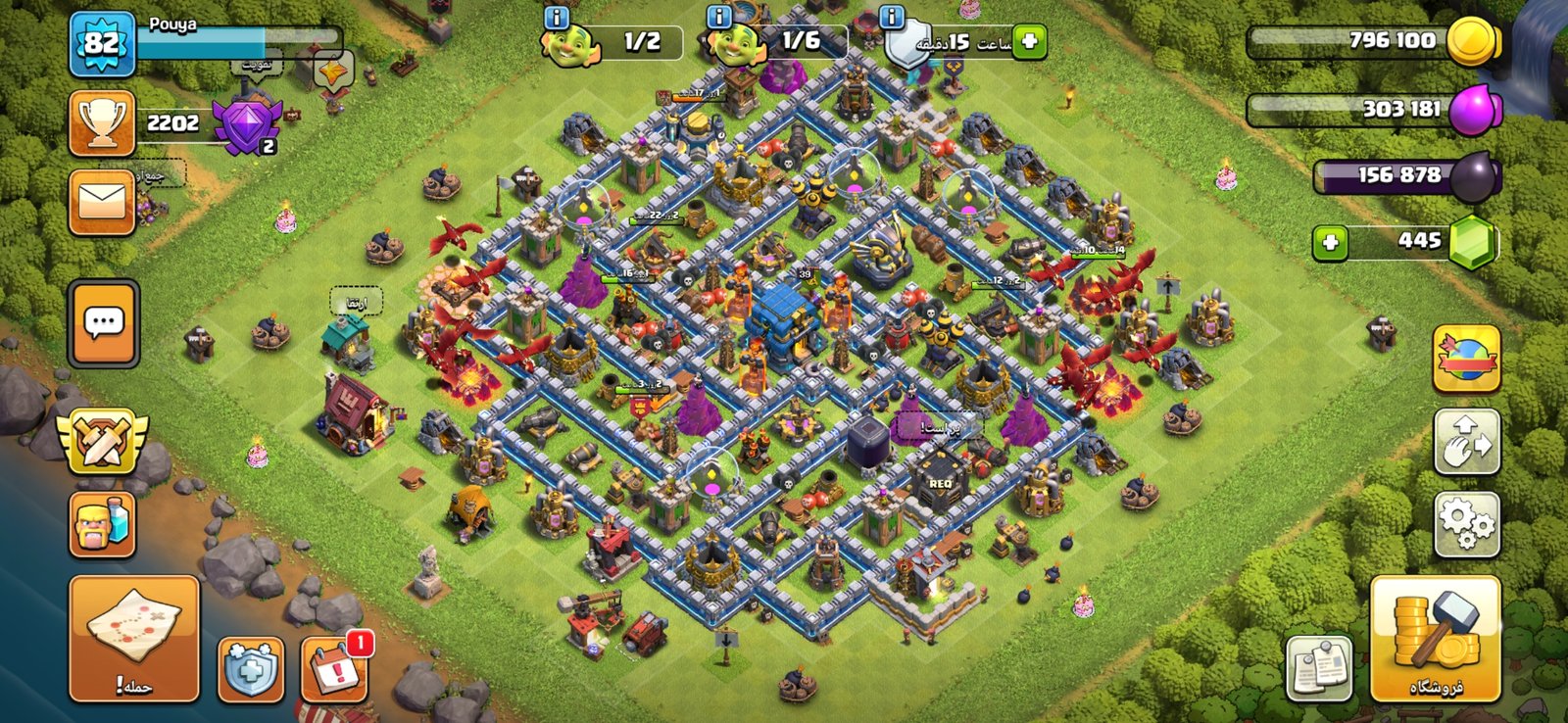Open the mail envelope inbox

(x=102, y=202)
